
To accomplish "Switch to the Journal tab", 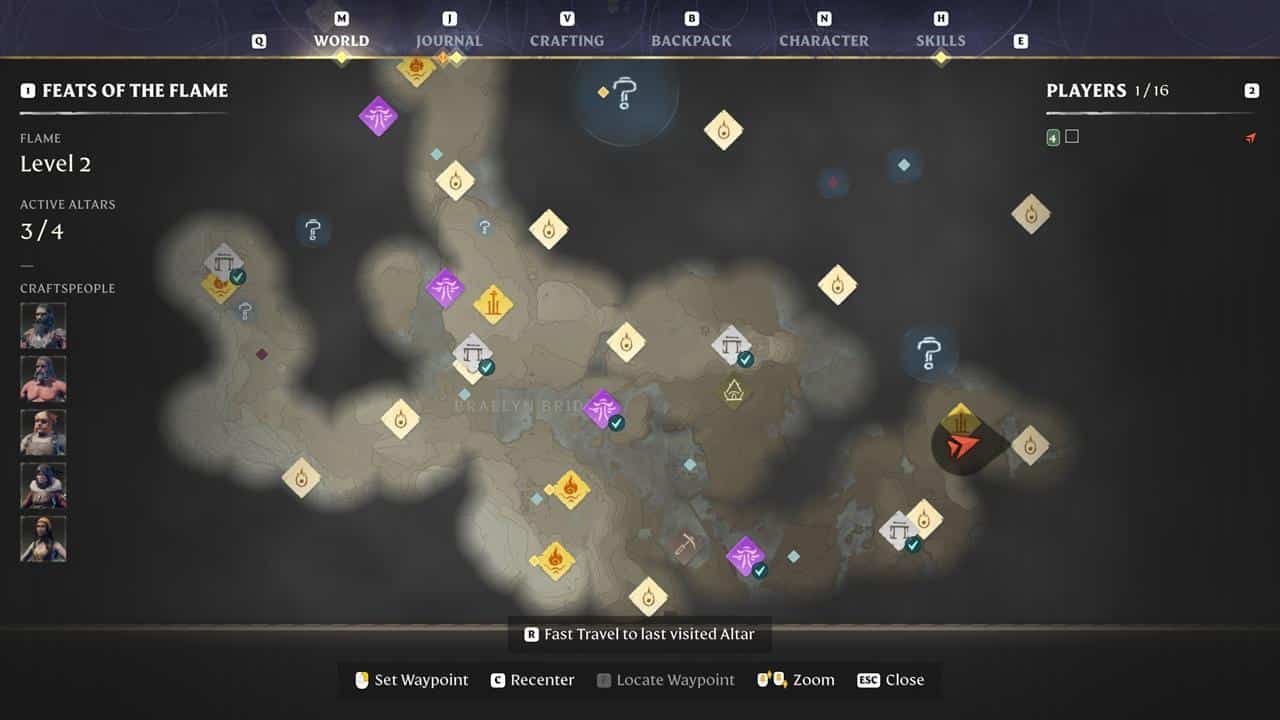I will 448,40.
